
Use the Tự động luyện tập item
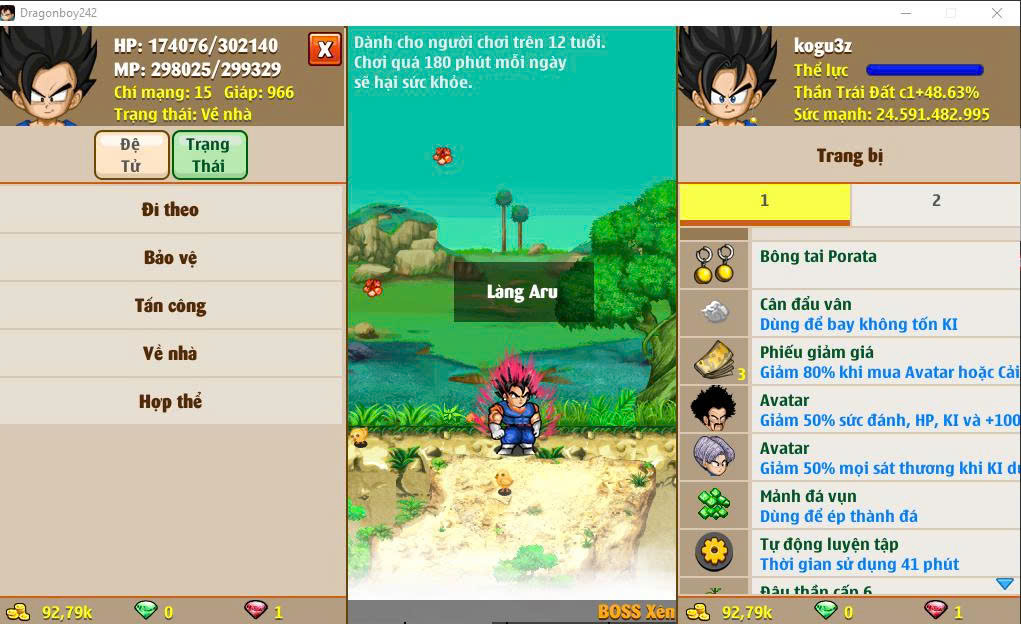click(x=850, y=553)
